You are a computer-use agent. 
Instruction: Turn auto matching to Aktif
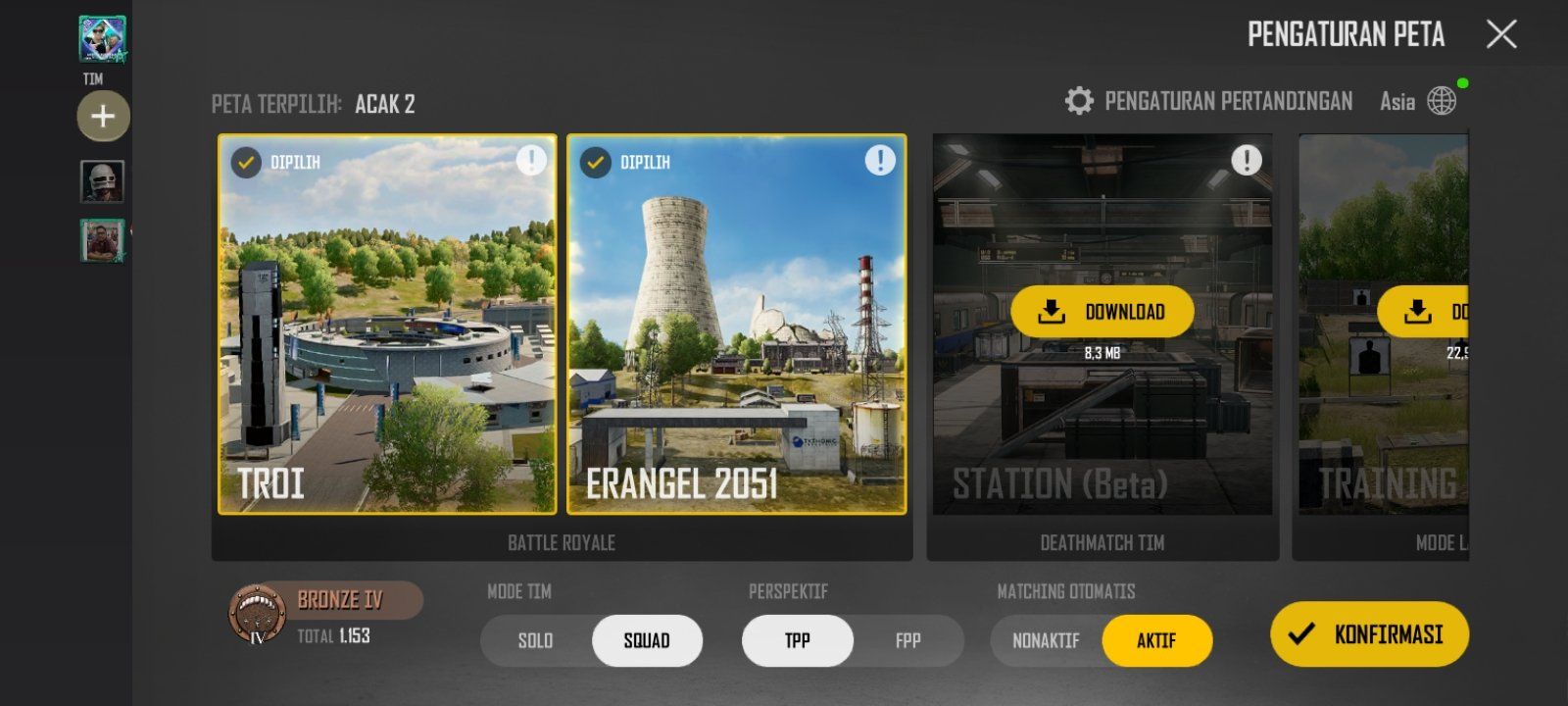click(1156, 641)
